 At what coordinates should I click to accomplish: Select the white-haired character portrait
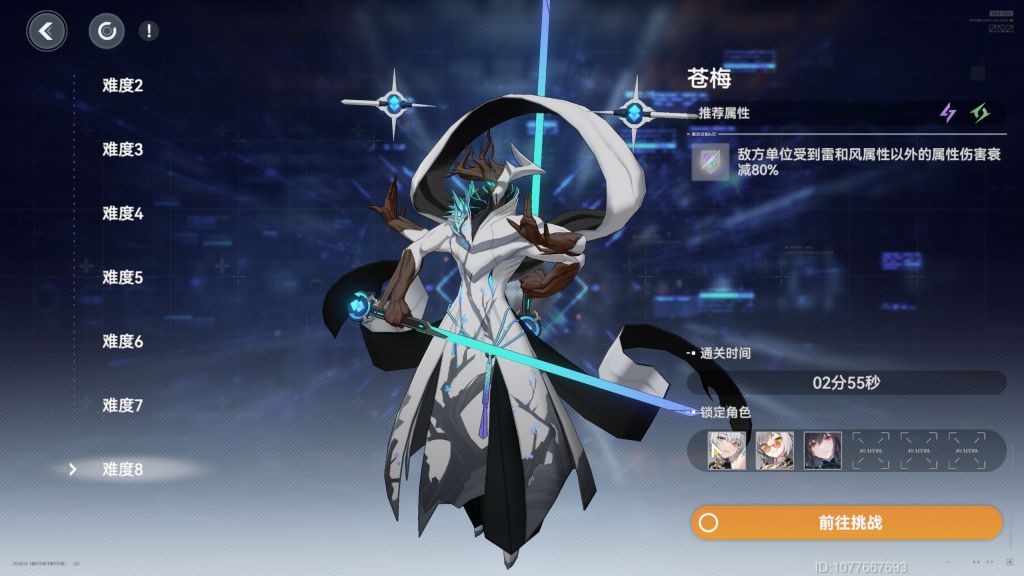click(727, 450)
